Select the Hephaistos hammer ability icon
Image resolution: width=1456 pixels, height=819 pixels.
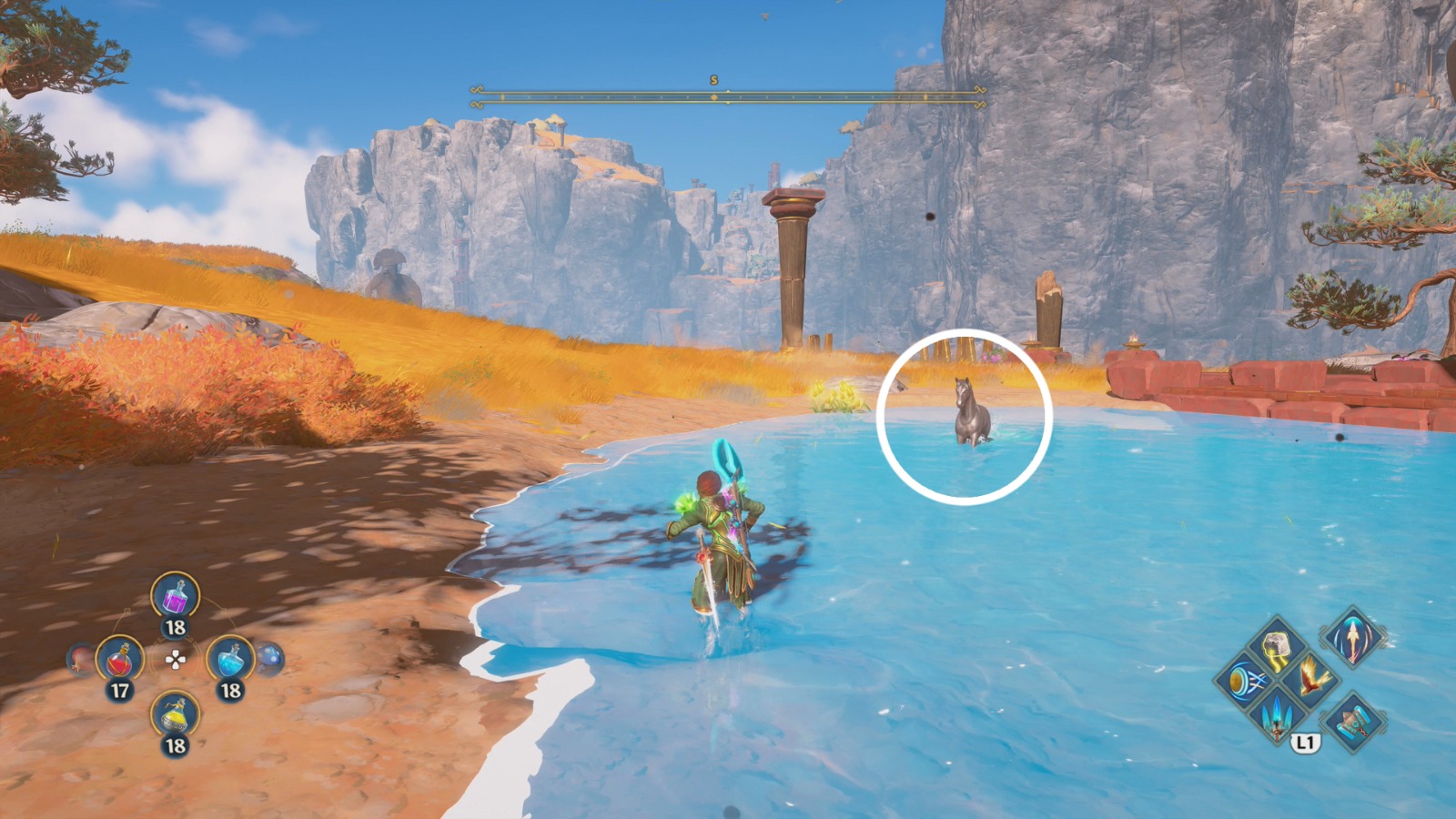coord(1352,722)
